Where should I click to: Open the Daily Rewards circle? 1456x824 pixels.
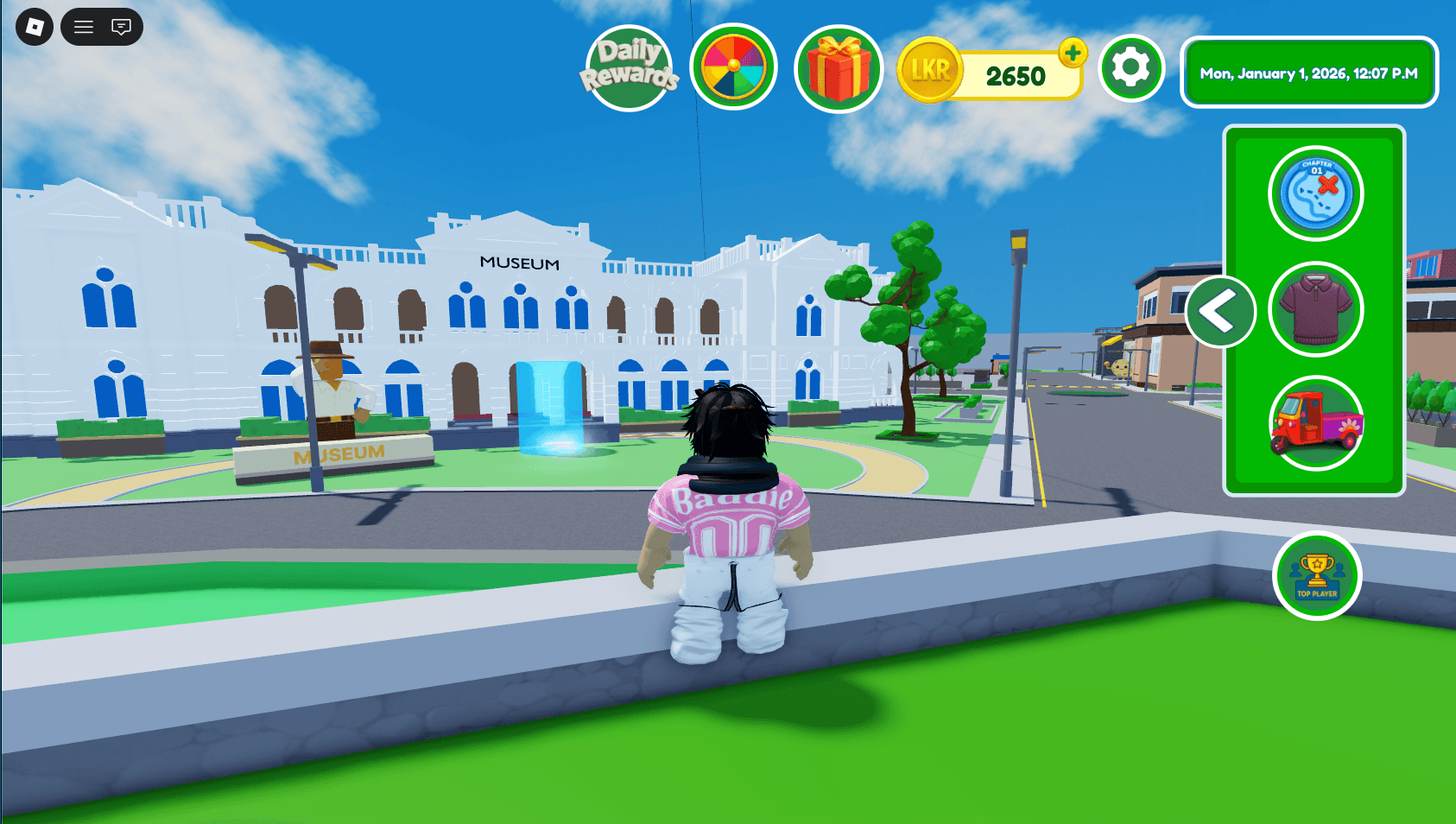(x=631, y=67)
